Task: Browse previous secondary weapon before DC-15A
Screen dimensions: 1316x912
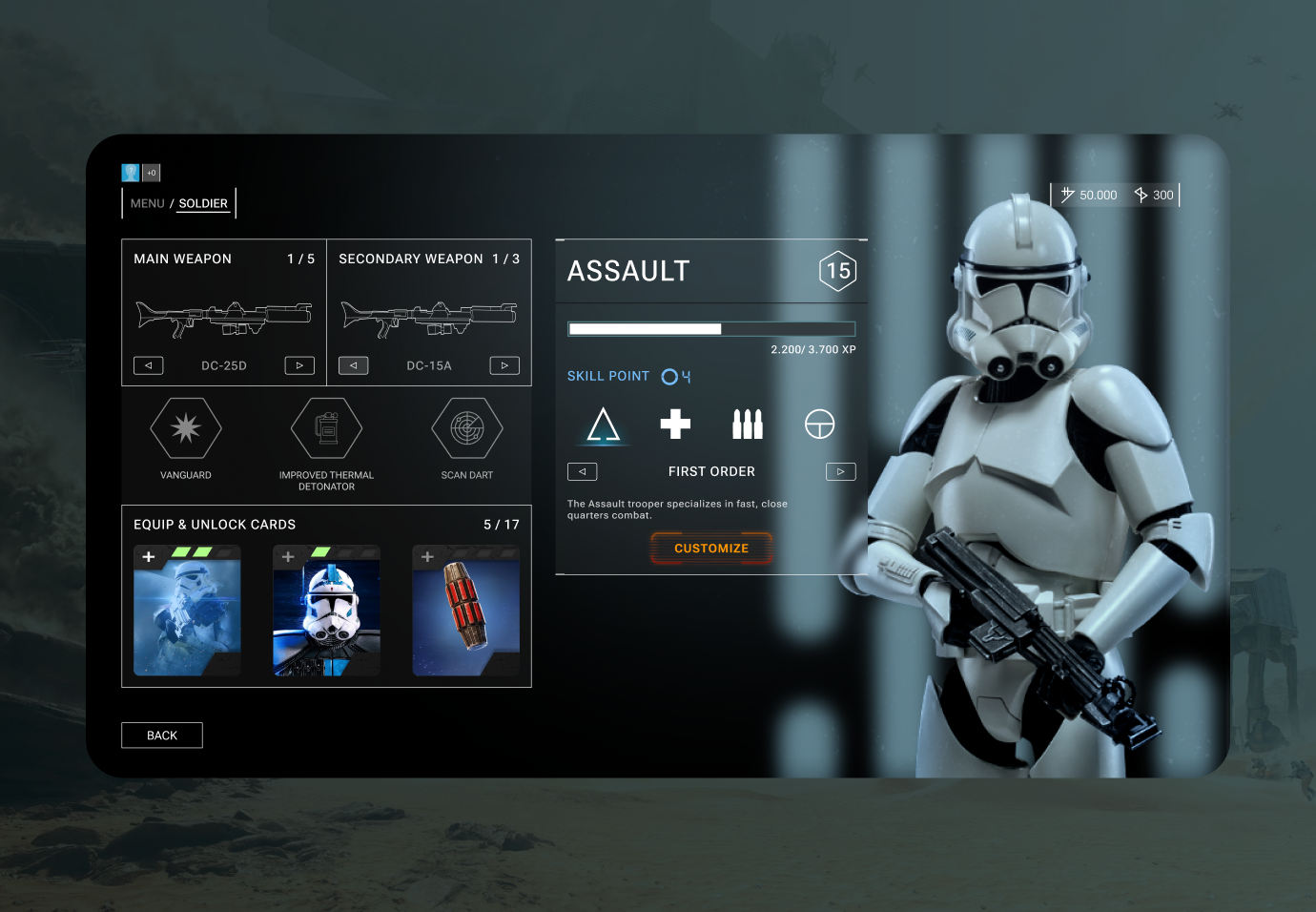Action: click(x=353, y=365)
